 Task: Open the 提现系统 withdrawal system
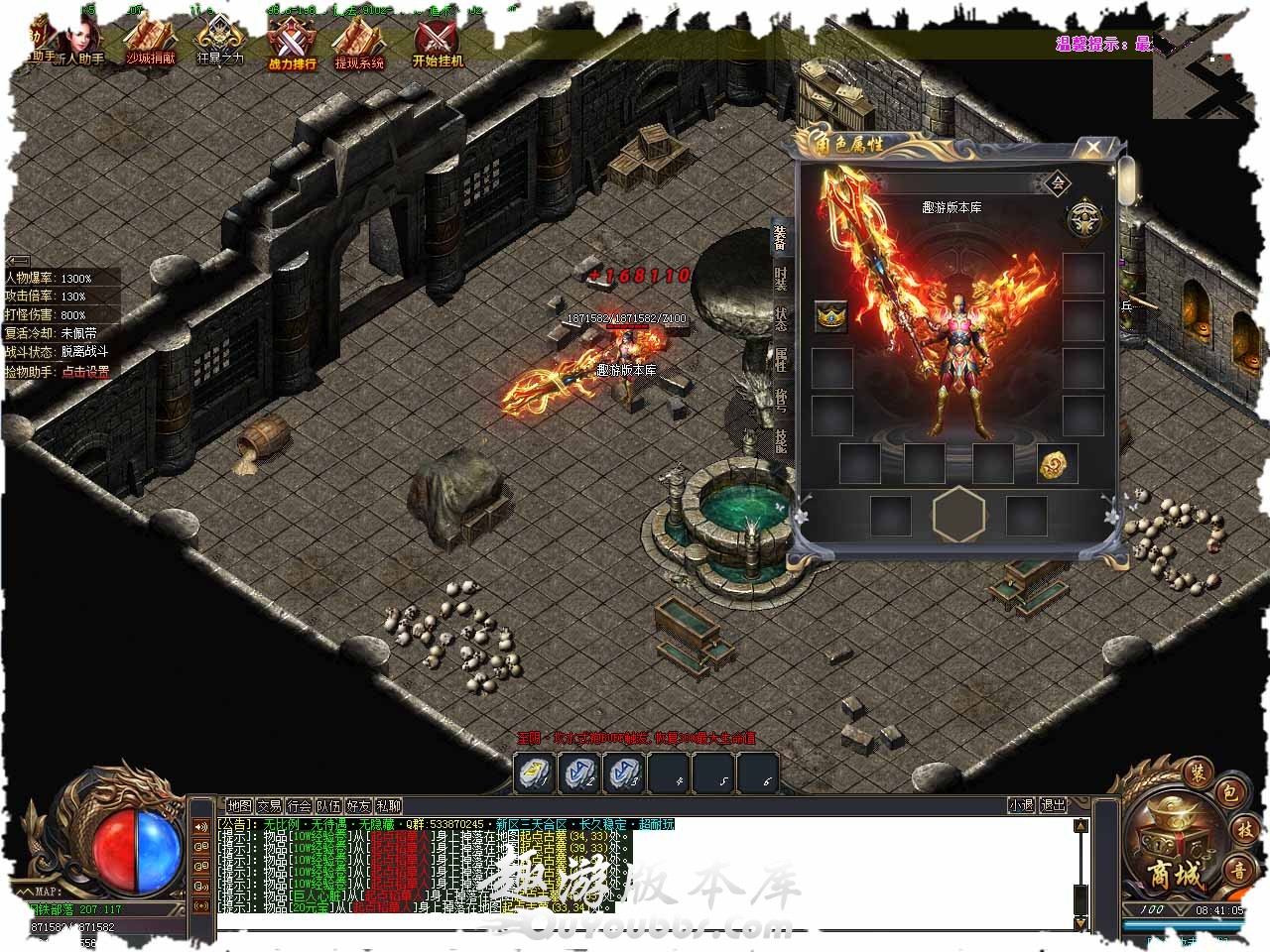click(358, 47)
